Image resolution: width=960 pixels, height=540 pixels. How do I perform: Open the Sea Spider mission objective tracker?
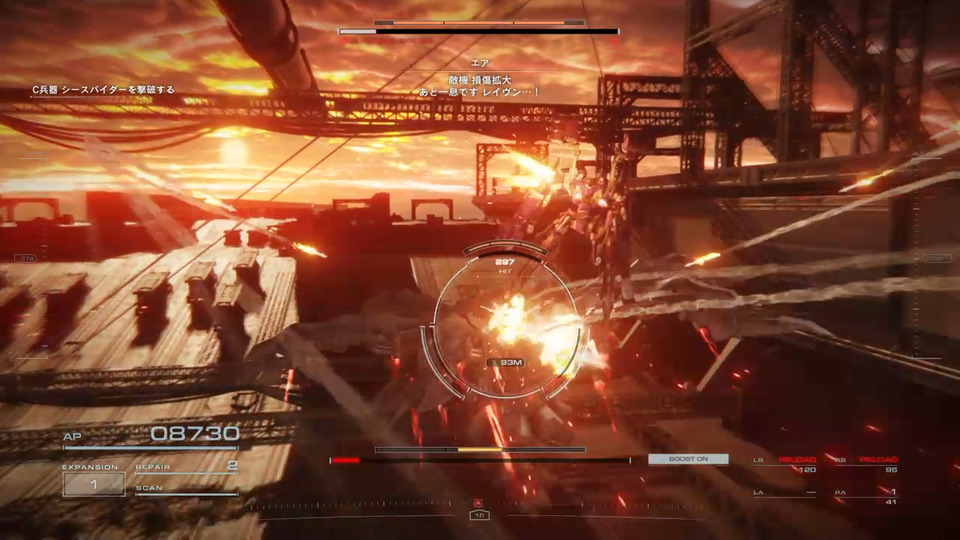point(103,90)
